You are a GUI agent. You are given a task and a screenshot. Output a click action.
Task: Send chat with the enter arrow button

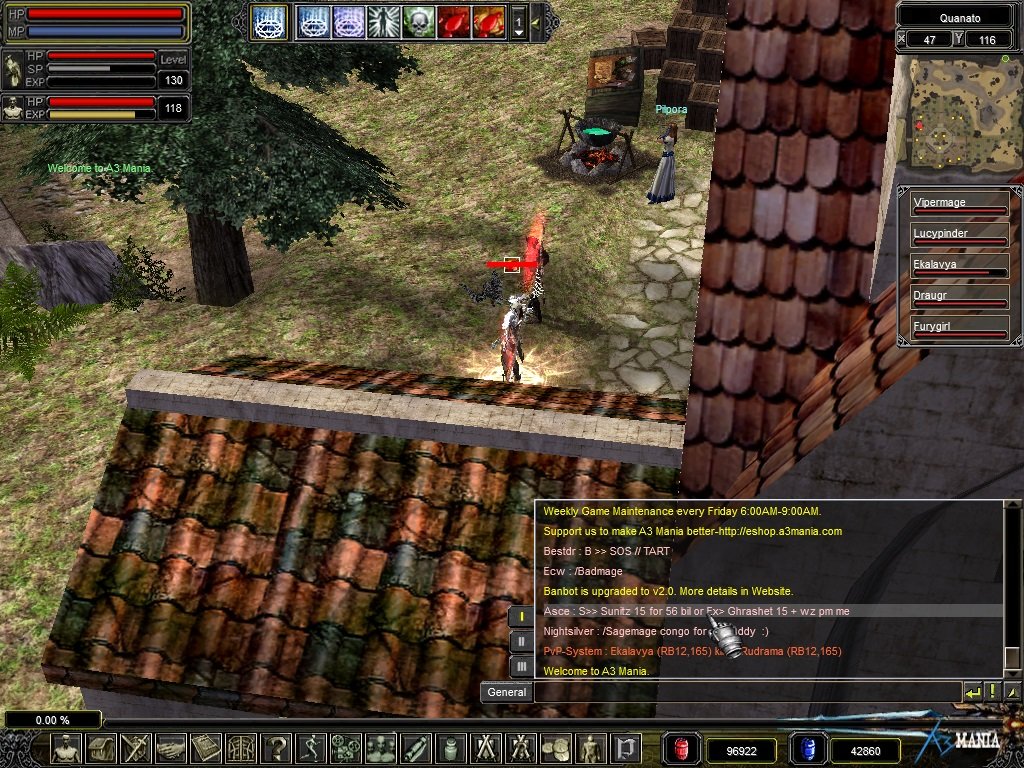tap(972, 692)
